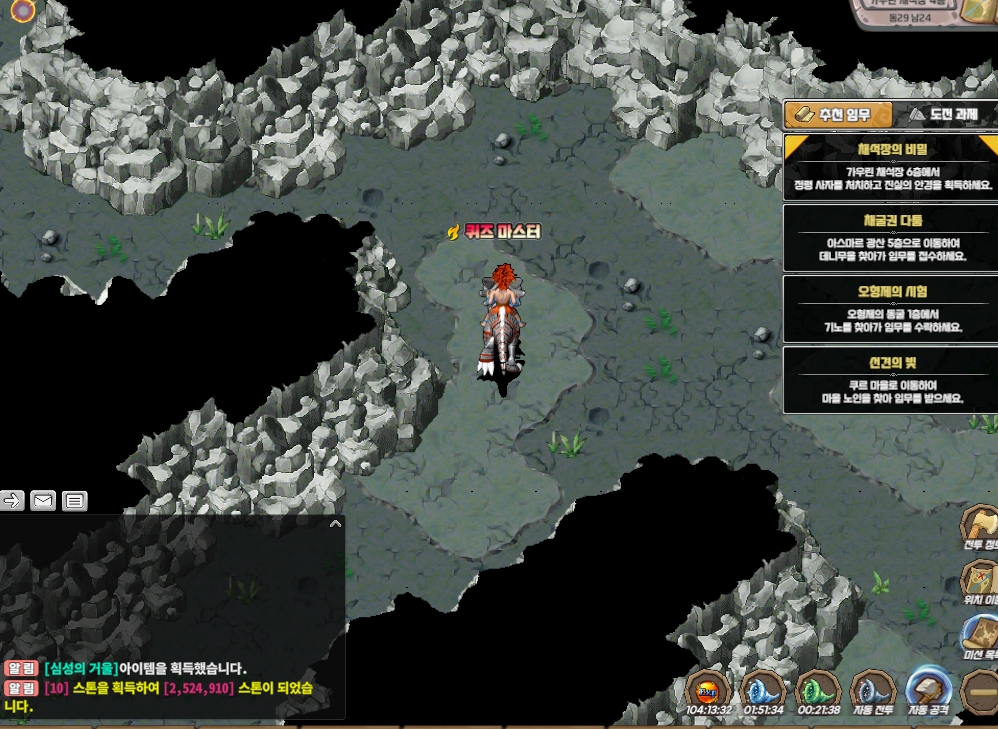The width and height of the screenshot is (998, 729).
Task: Select the blue horn buff icon
Action: [763, 689]
